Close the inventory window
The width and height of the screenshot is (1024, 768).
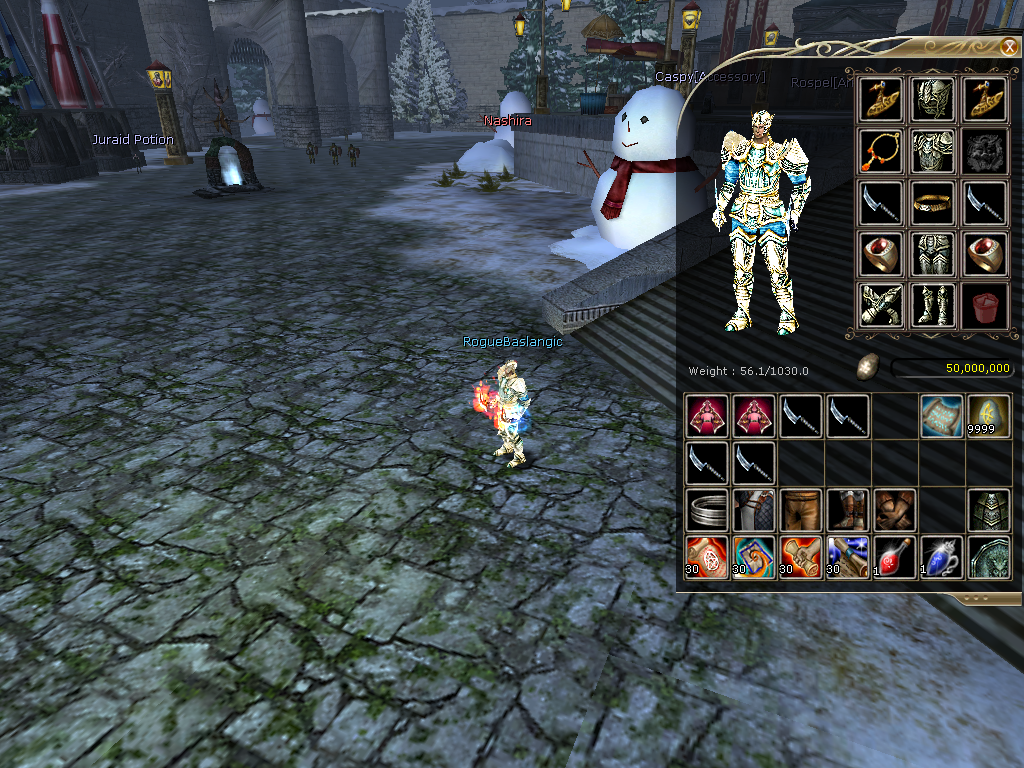click(1008, 46)
